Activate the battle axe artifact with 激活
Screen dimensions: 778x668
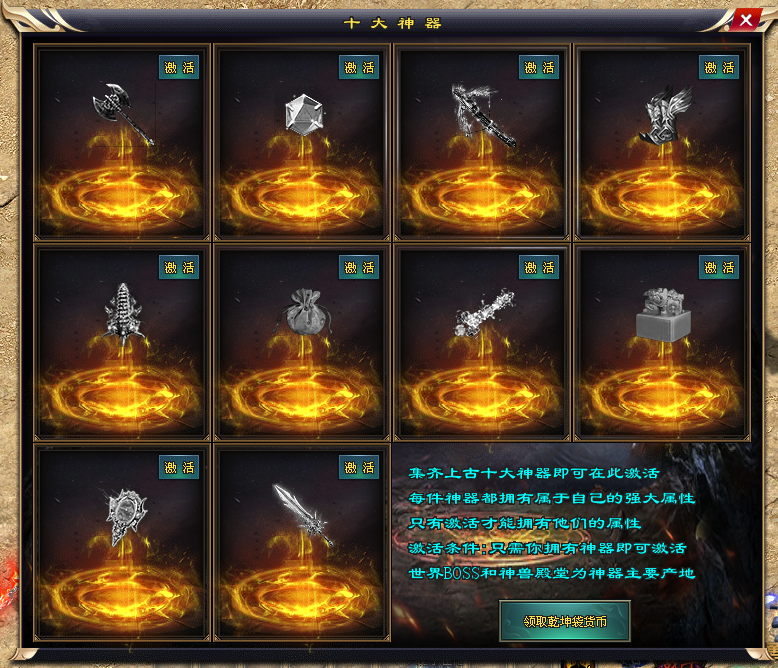(179, 68)
